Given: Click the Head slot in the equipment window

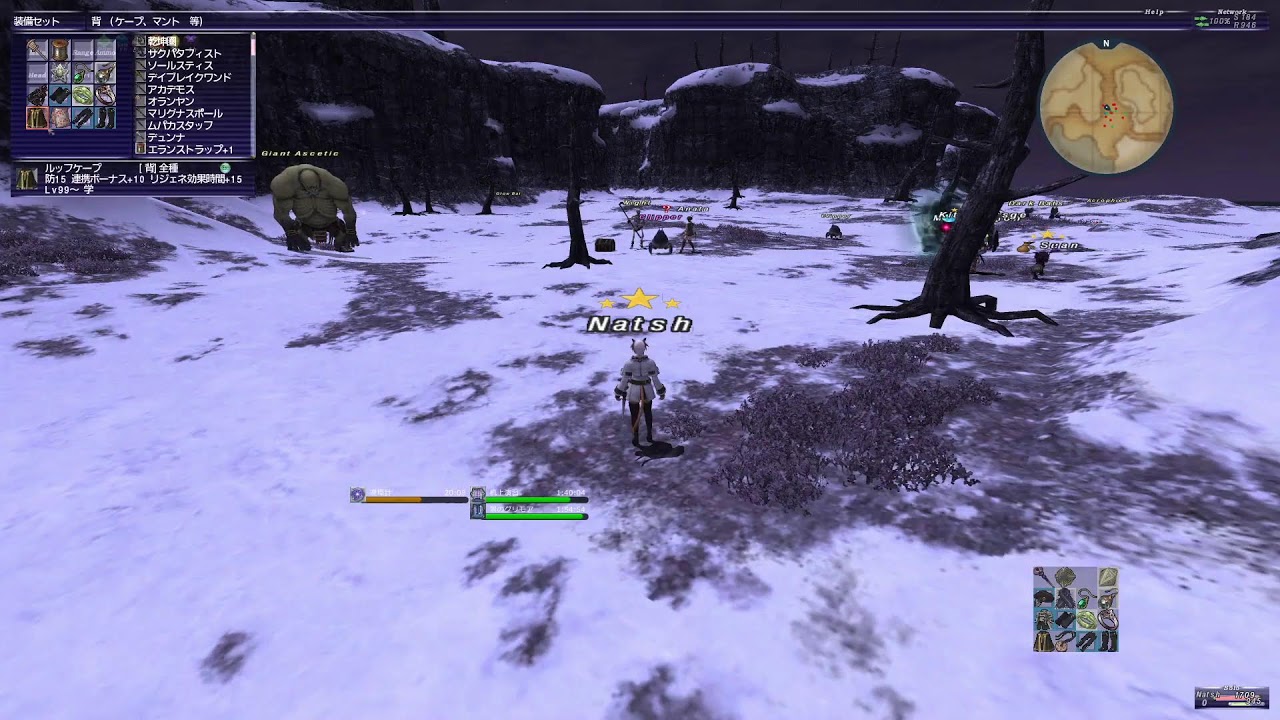Looking at the screenshot, I should (37, 74).
